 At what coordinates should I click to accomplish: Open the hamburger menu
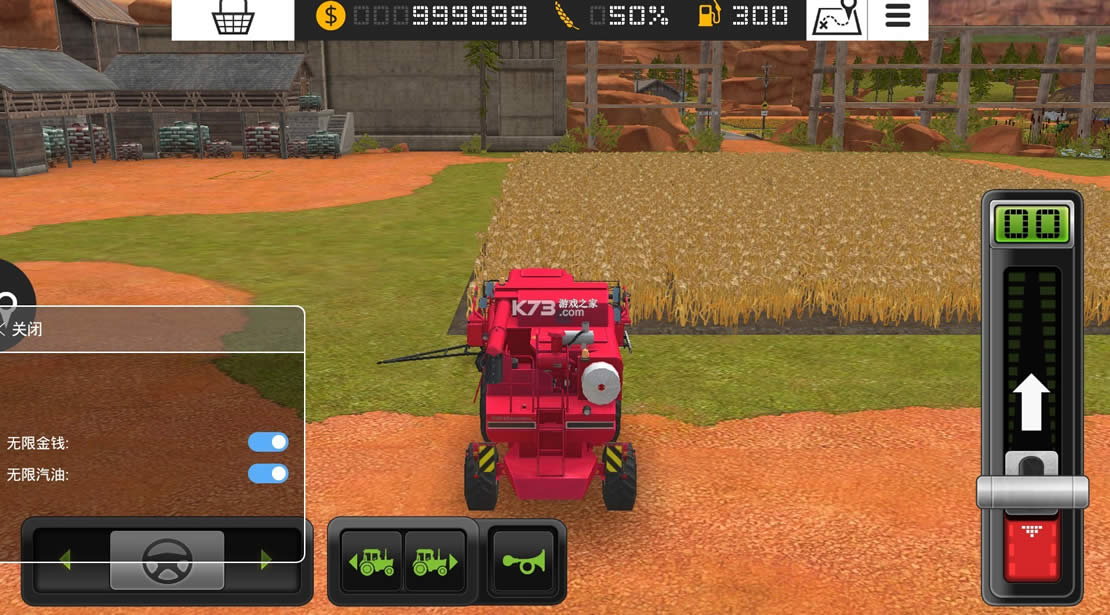coord(898,17)
